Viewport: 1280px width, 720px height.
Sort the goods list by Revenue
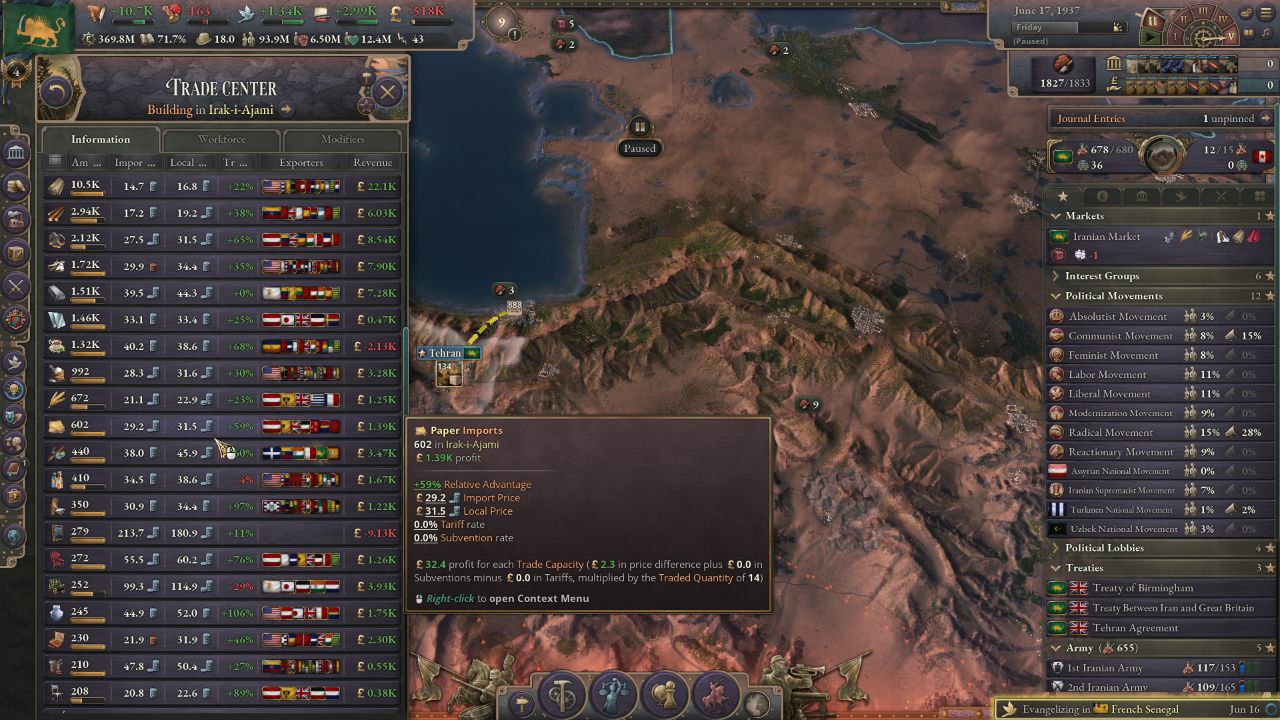pyautogui.click(x=372, y=163)
